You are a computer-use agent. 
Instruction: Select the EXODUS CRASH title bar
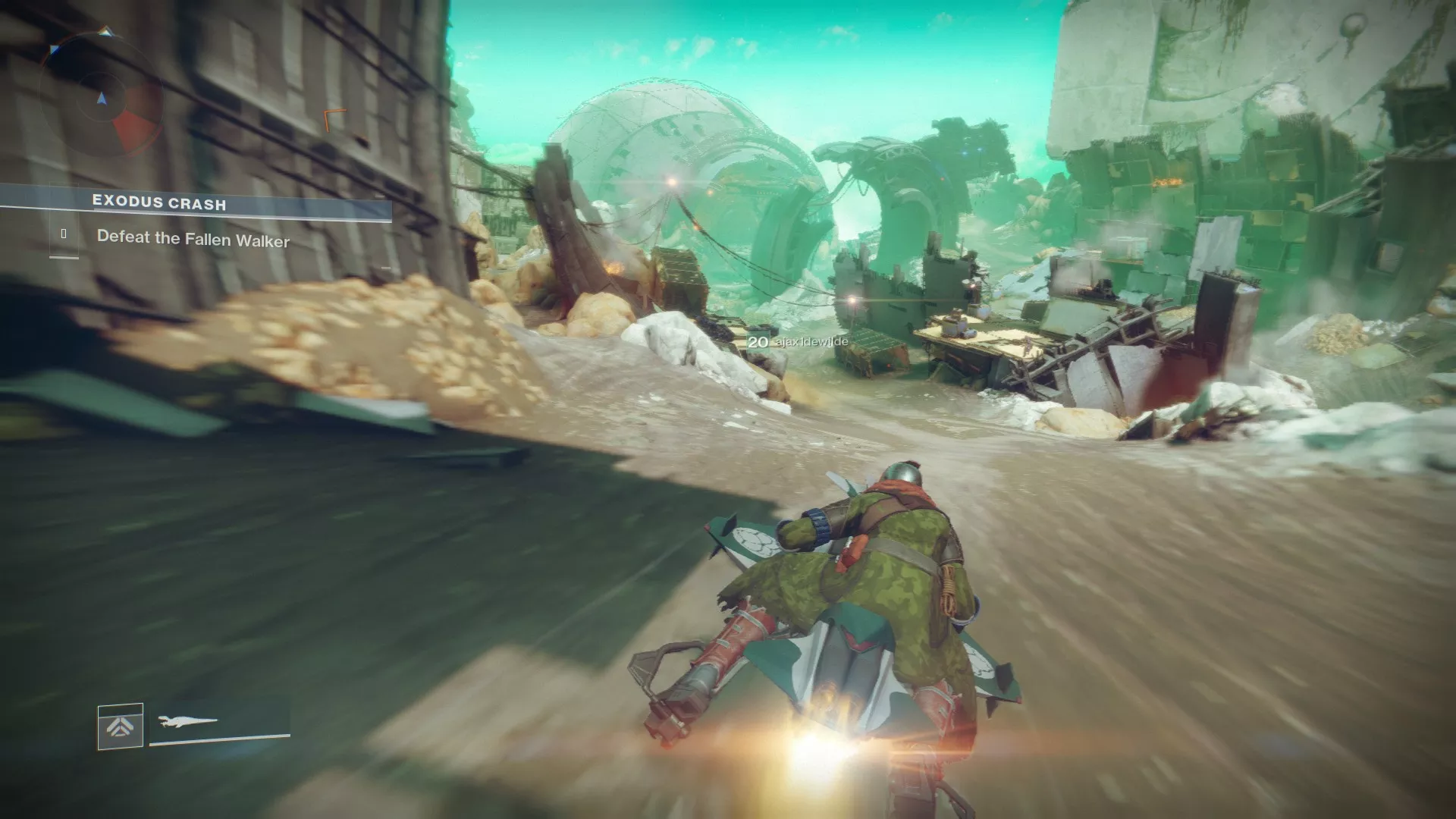point(159,203)
